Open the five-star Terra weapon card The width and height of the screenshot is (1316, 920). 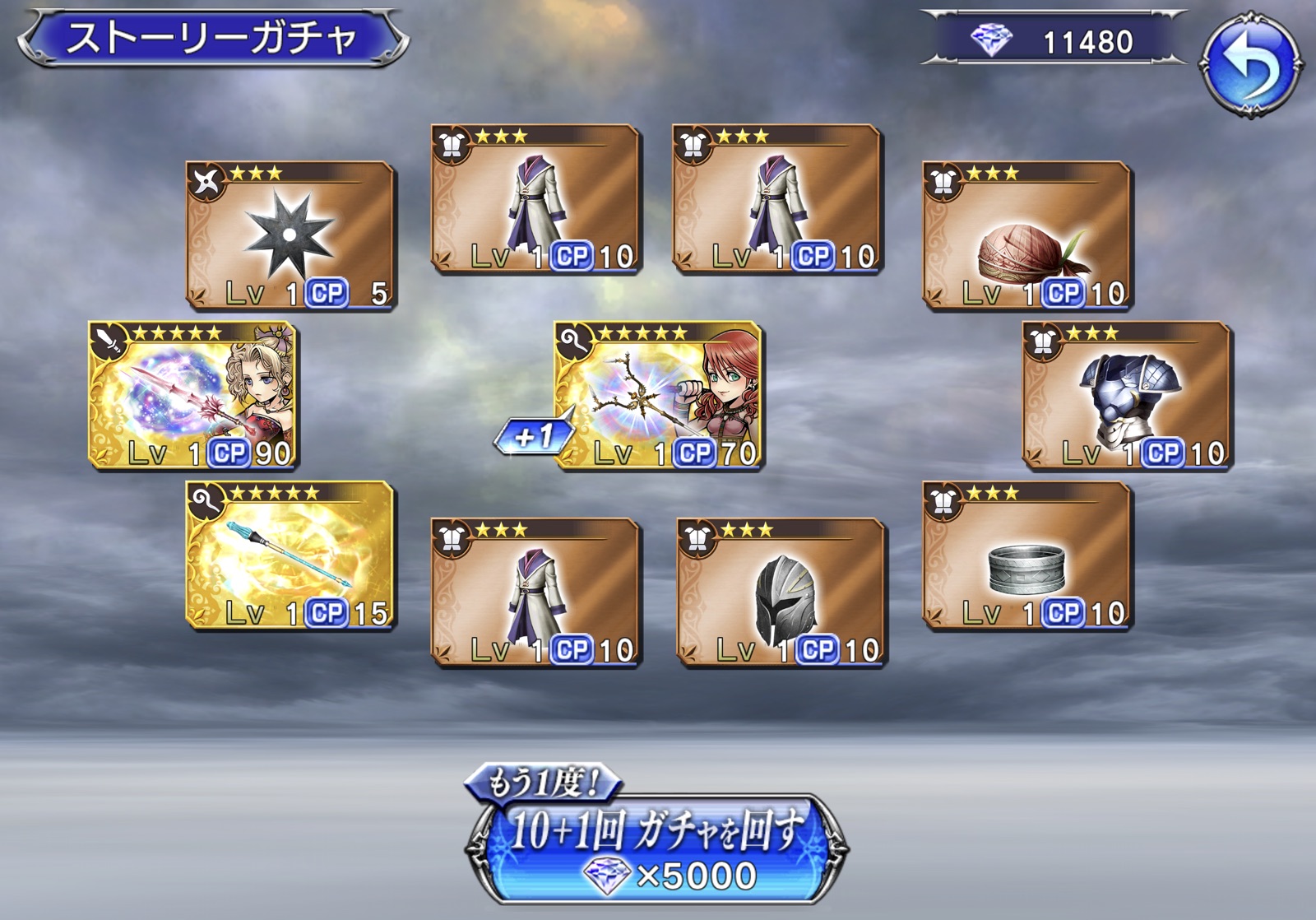pyautogui.click(x=192, y=395)
